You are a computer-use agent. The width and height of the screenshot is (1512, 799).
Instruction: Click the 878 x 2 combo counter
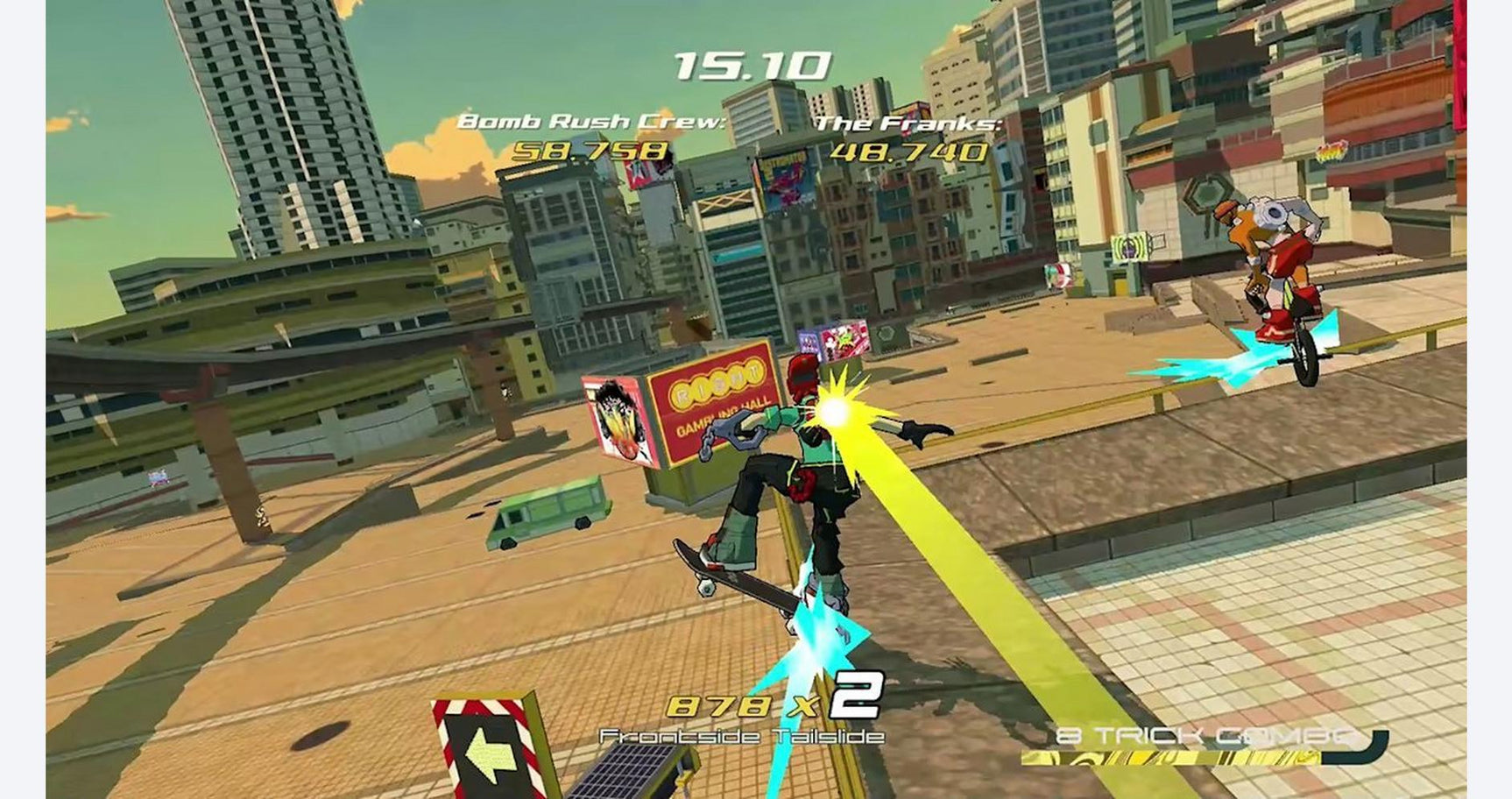pos(775,701)
